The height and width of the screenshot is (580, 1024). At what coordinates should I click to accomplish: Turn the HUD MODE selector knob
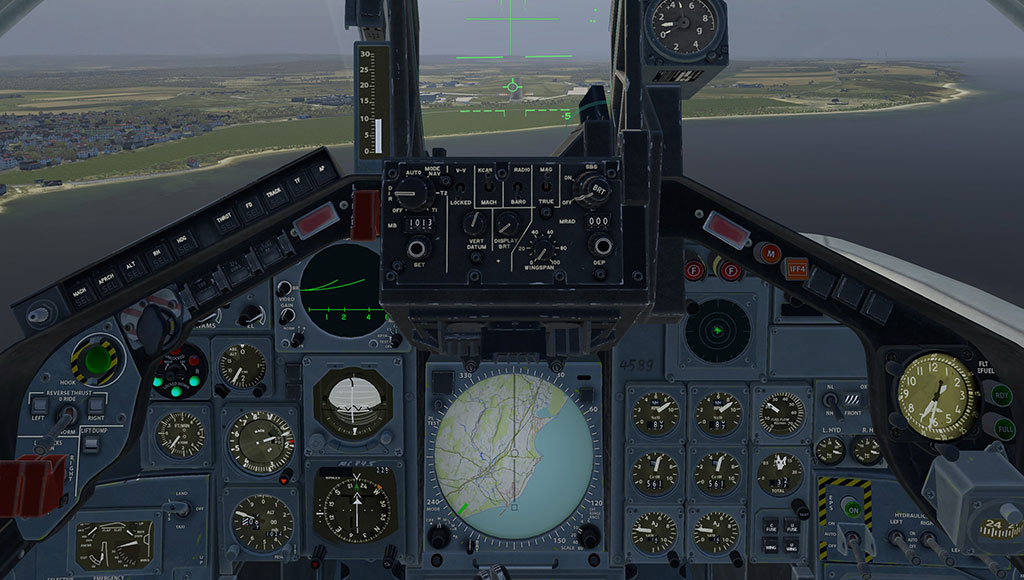click(407, 195)
